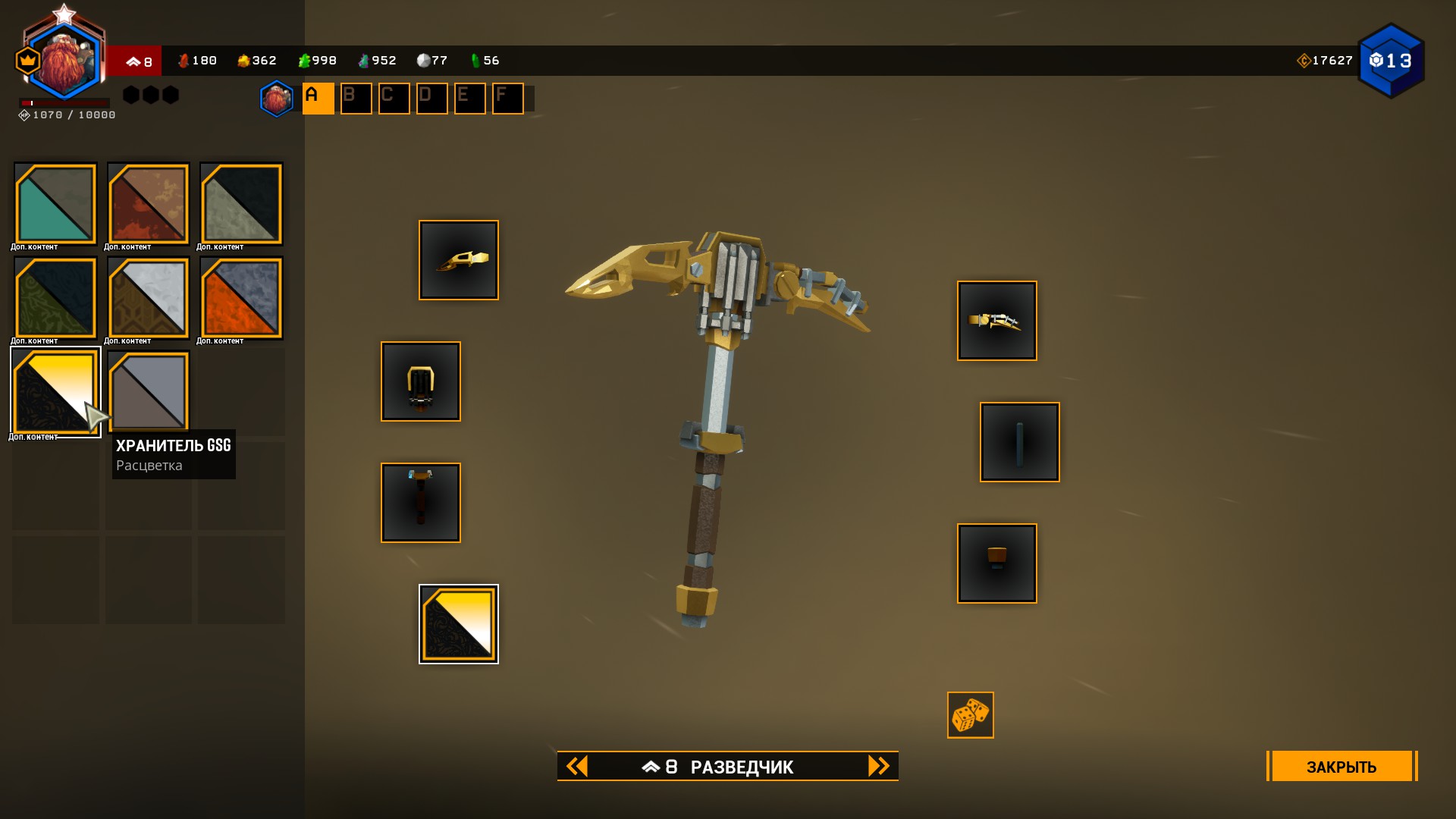Open the pickaxe back blade part slot
The image size is (1456, 819).
[996, 321]
